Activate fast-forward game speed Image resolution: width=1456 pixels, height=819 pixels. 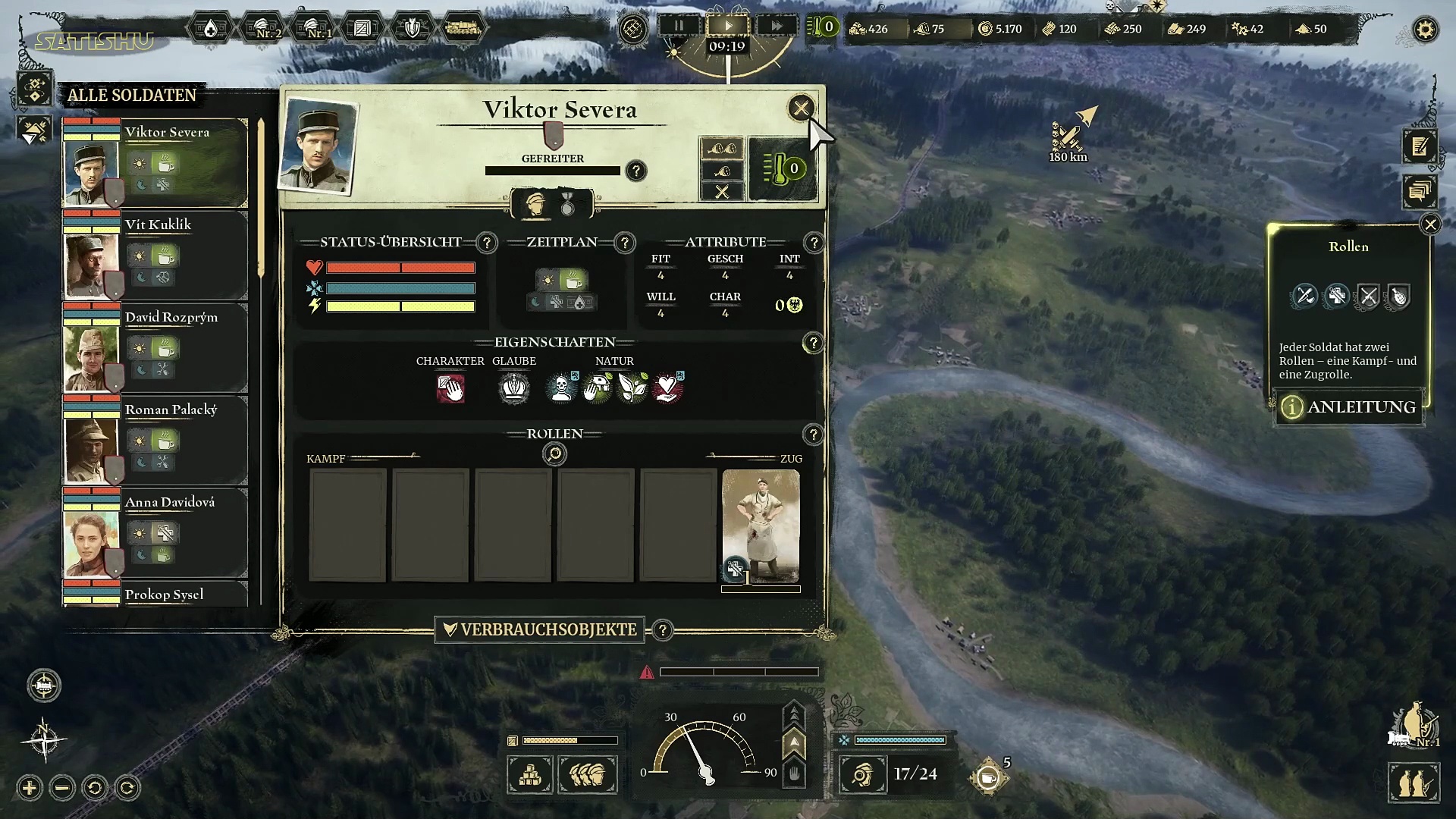coord(777,26)
